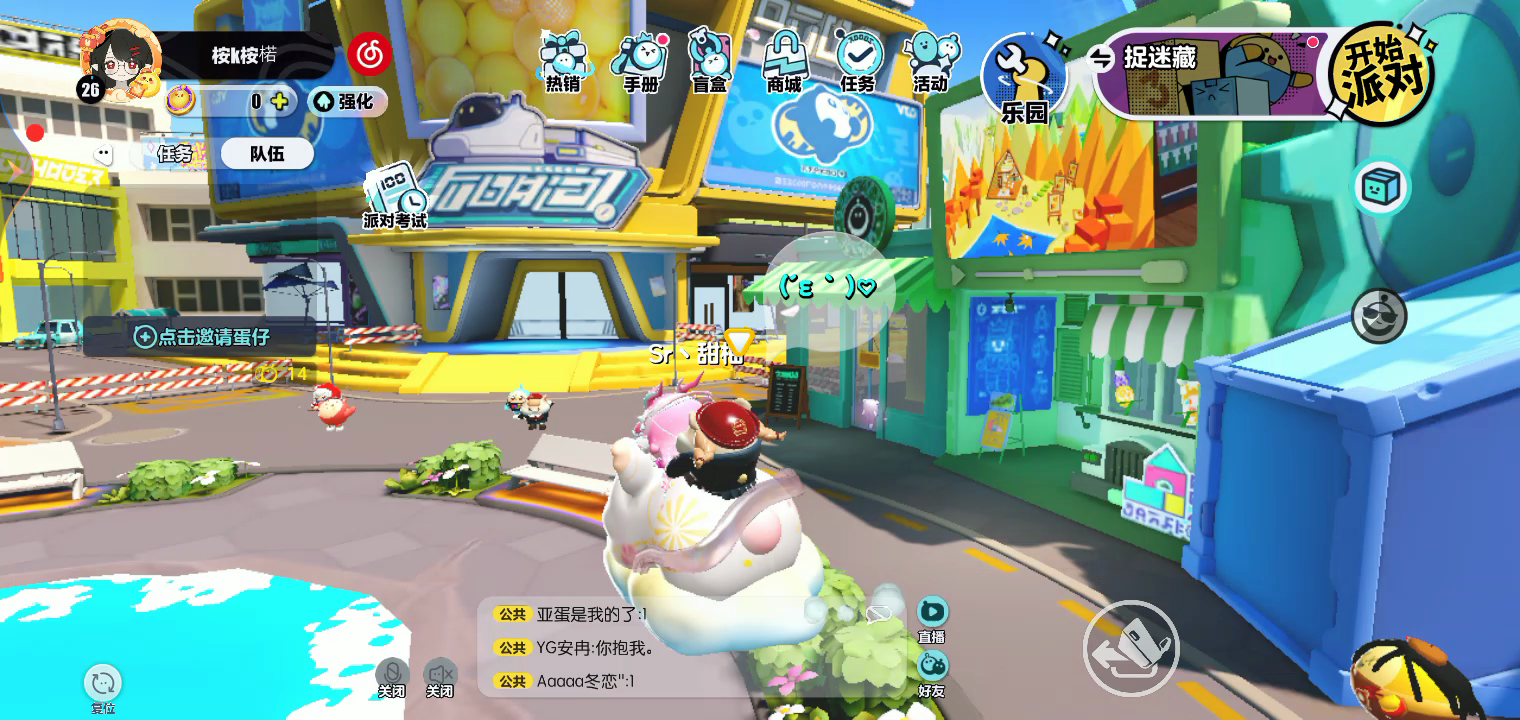Open the 活动 events menu
This screenshot has width=1520, height=720.
(931, 62)
